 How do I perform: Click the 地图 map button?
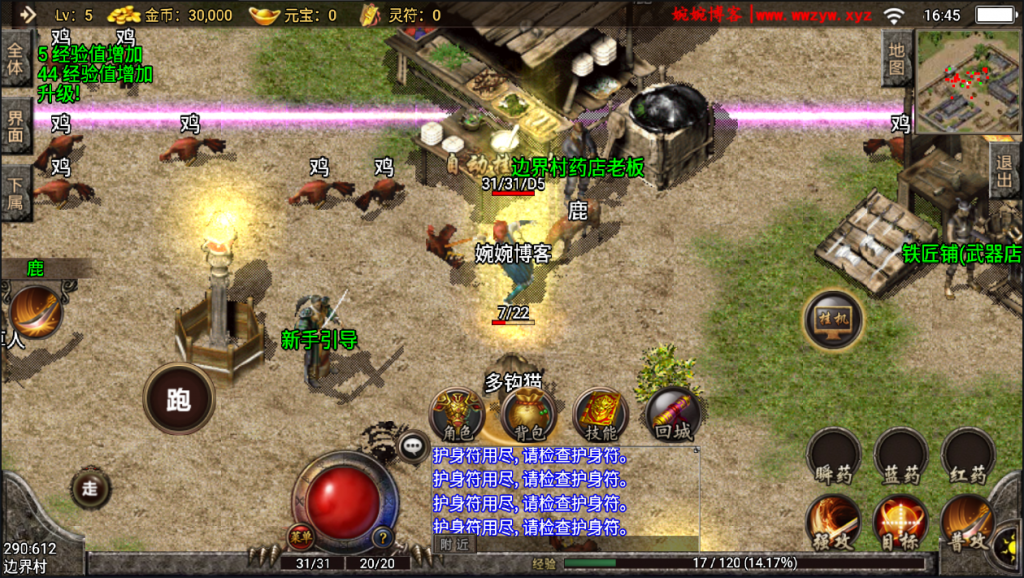(897, 57)
